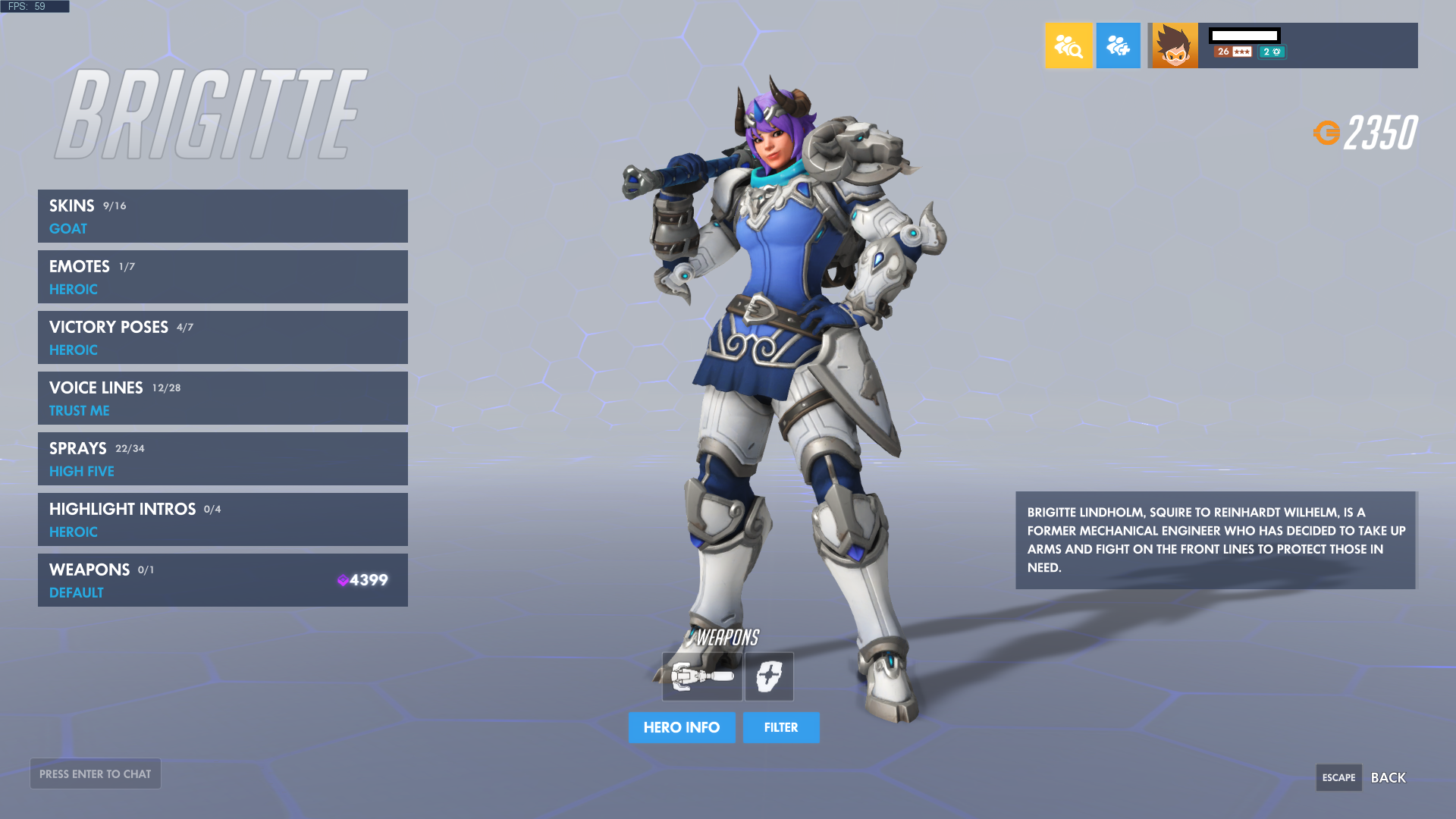Viewport: 1456px width, 819px height.
Task: Click Press Enter to Chat
Action: pos(95,773)
